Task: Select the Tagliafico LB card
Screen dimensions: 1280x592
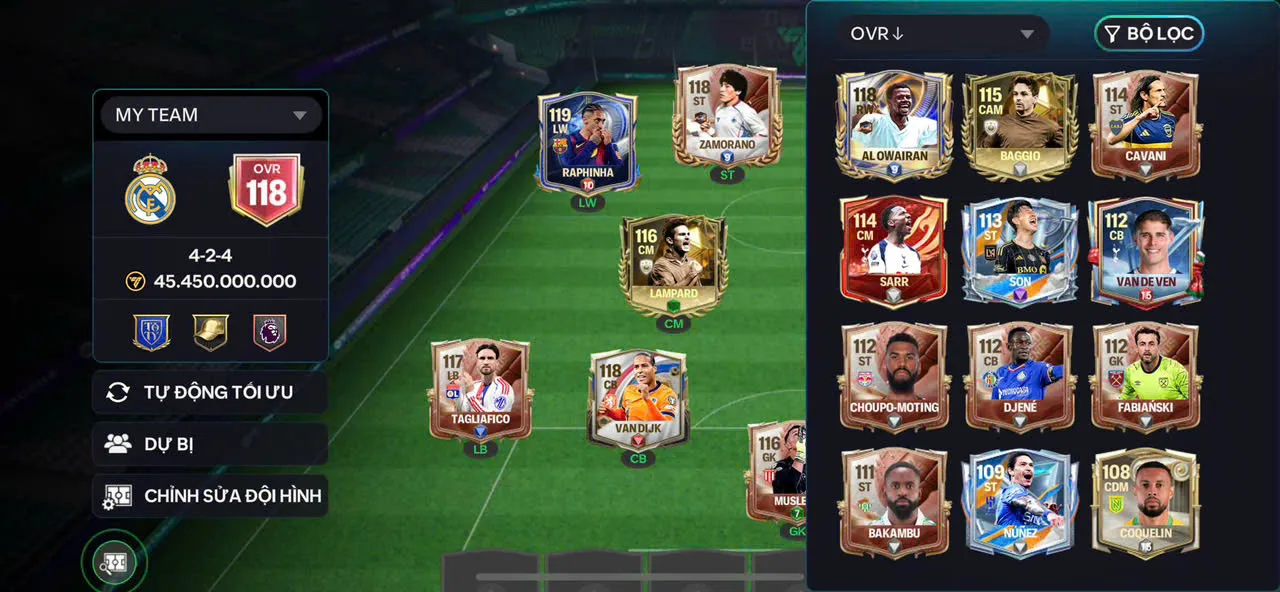Action: tap(481, 390)
